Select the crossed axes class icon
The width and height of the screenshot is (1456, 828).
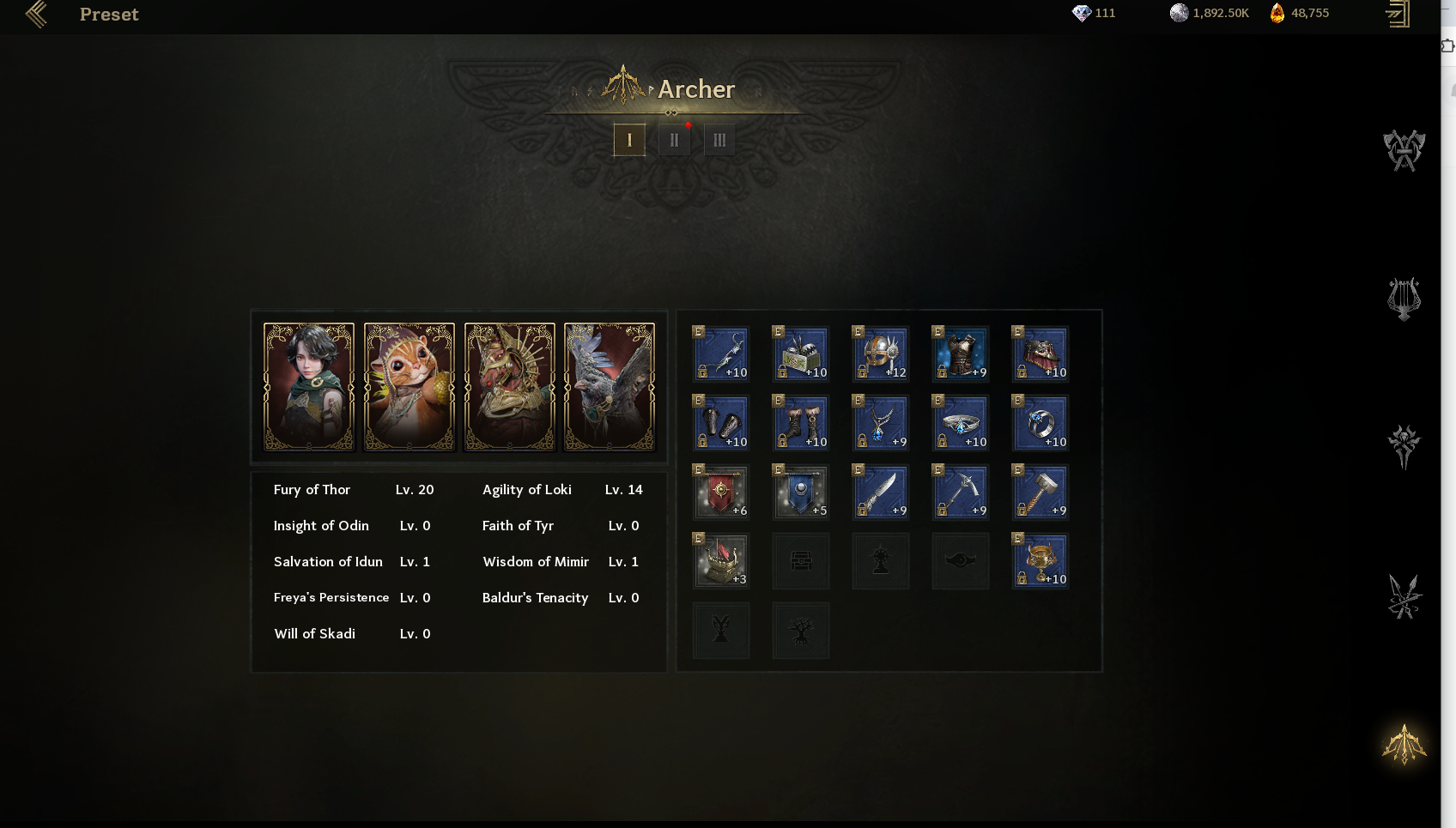tap(1404, 150)
